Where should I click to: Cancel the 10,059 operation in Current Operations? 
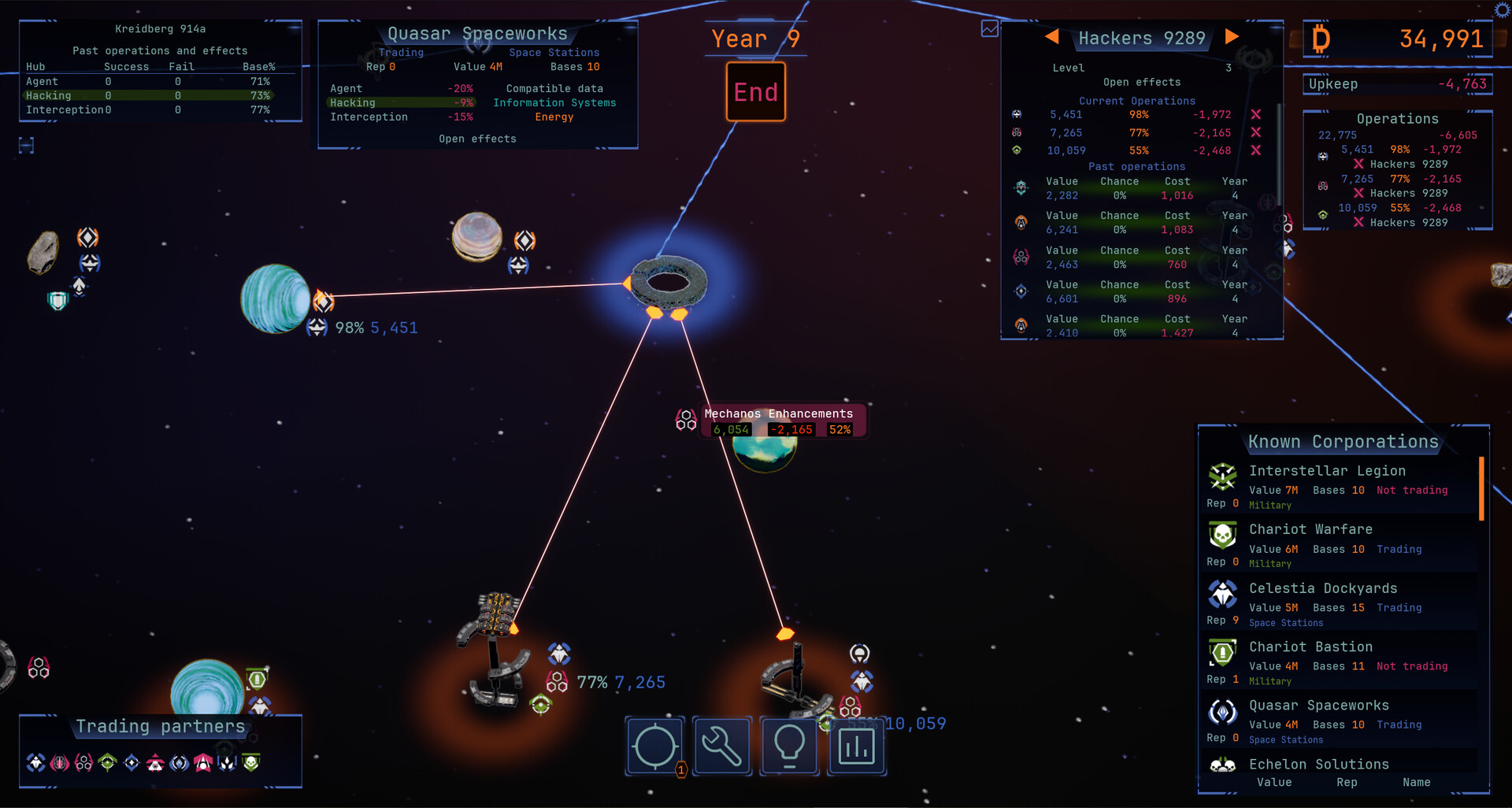[1255, 150]
